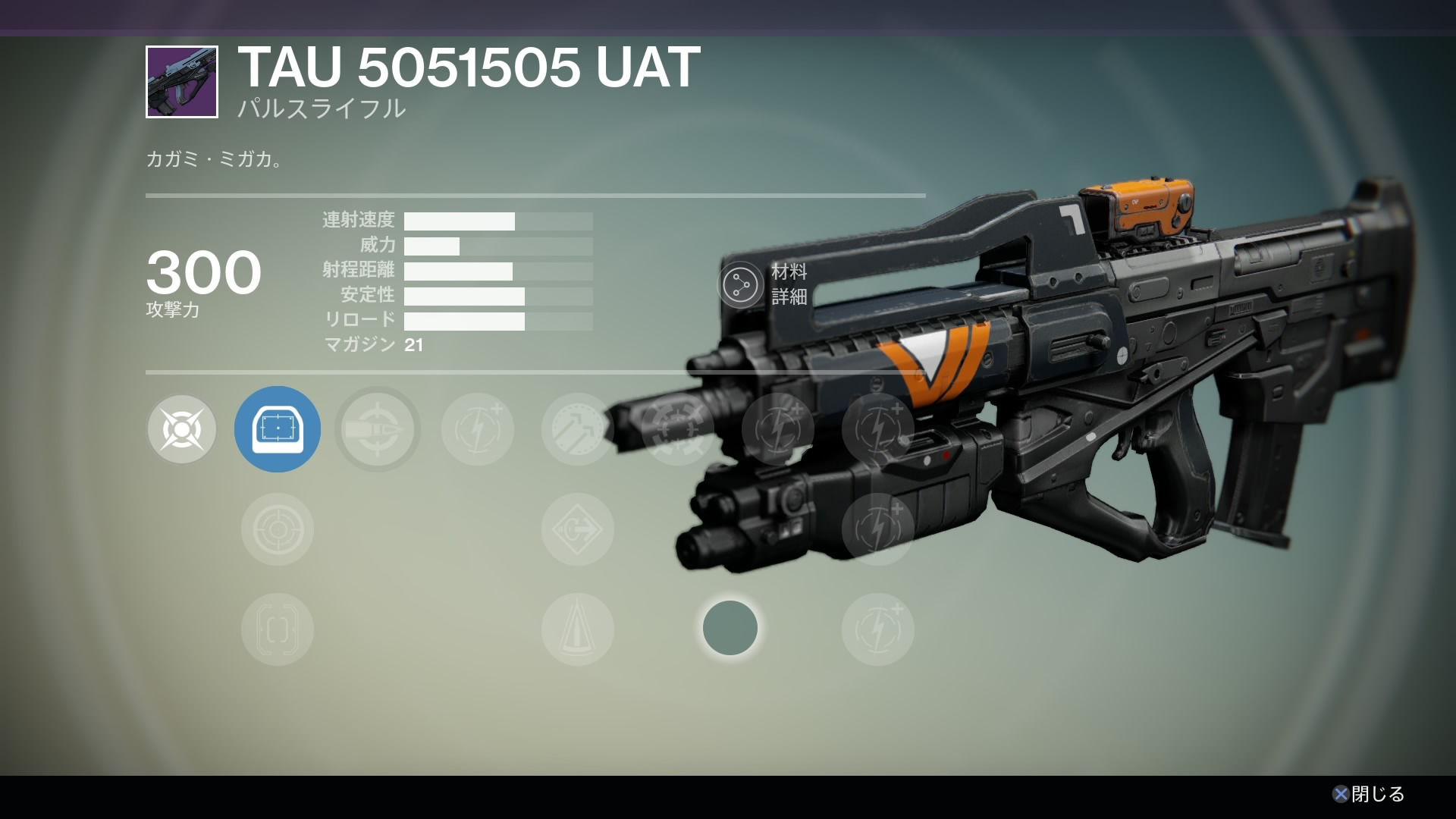Click the blank teal glowing node

tap(730, 628)
